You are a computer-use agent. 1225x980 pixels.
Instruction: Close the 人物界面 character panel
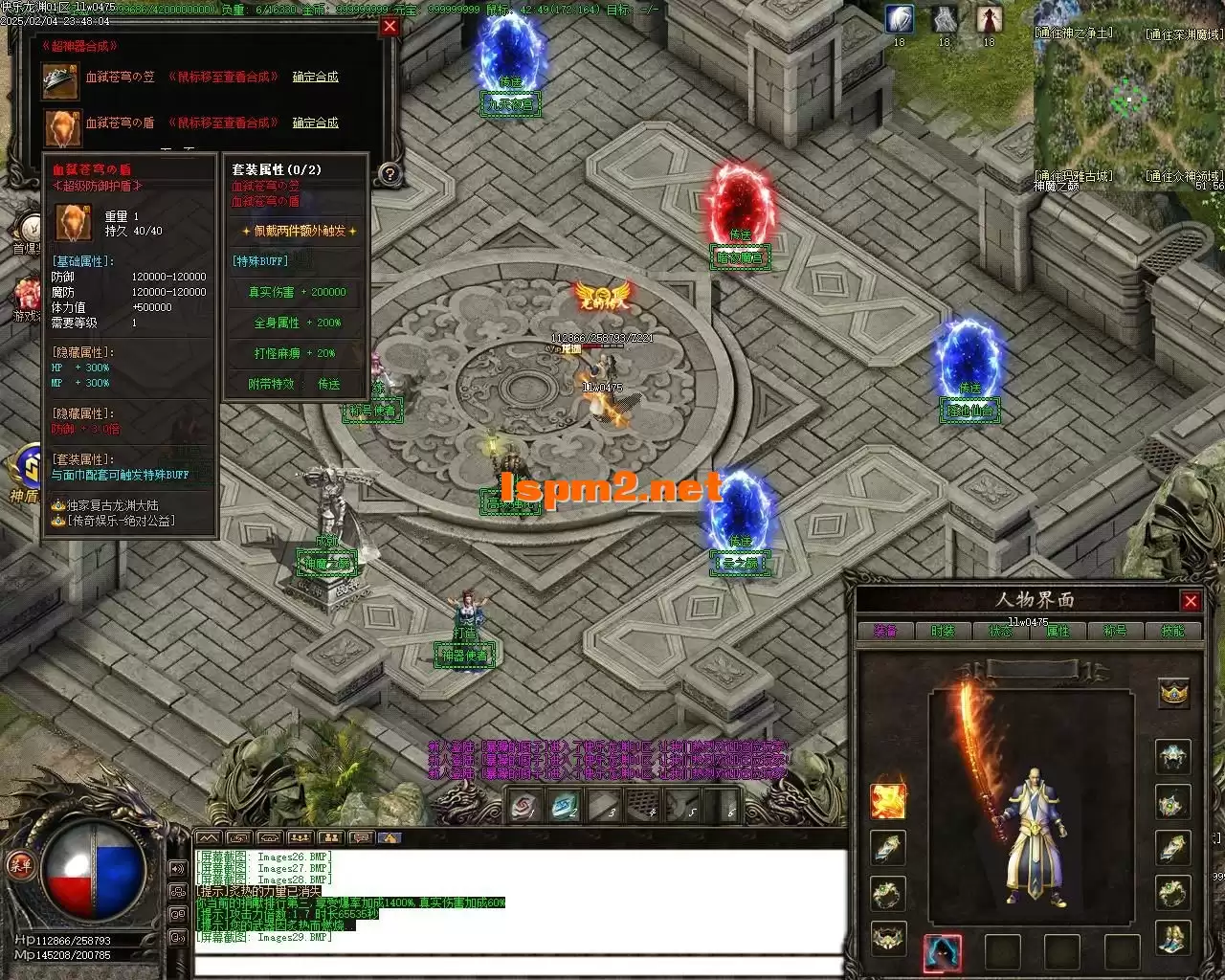pyautogui.click(x=1191, y=601)
